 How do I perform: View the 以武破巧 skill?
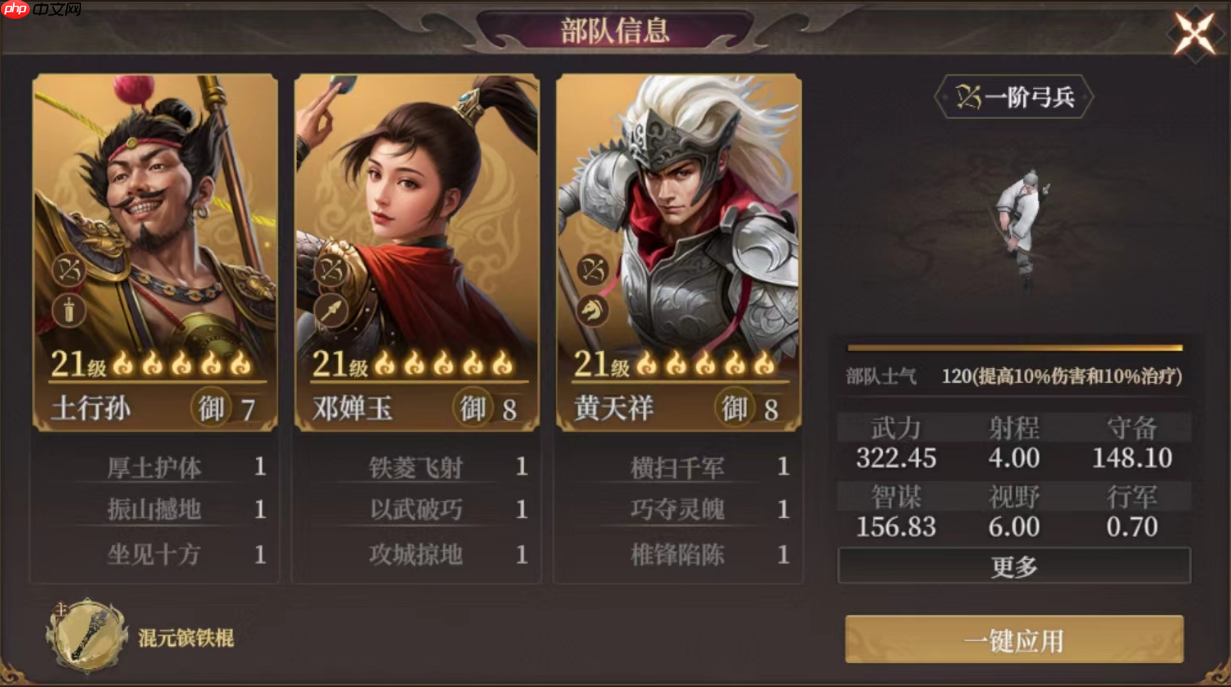[417, 510]
